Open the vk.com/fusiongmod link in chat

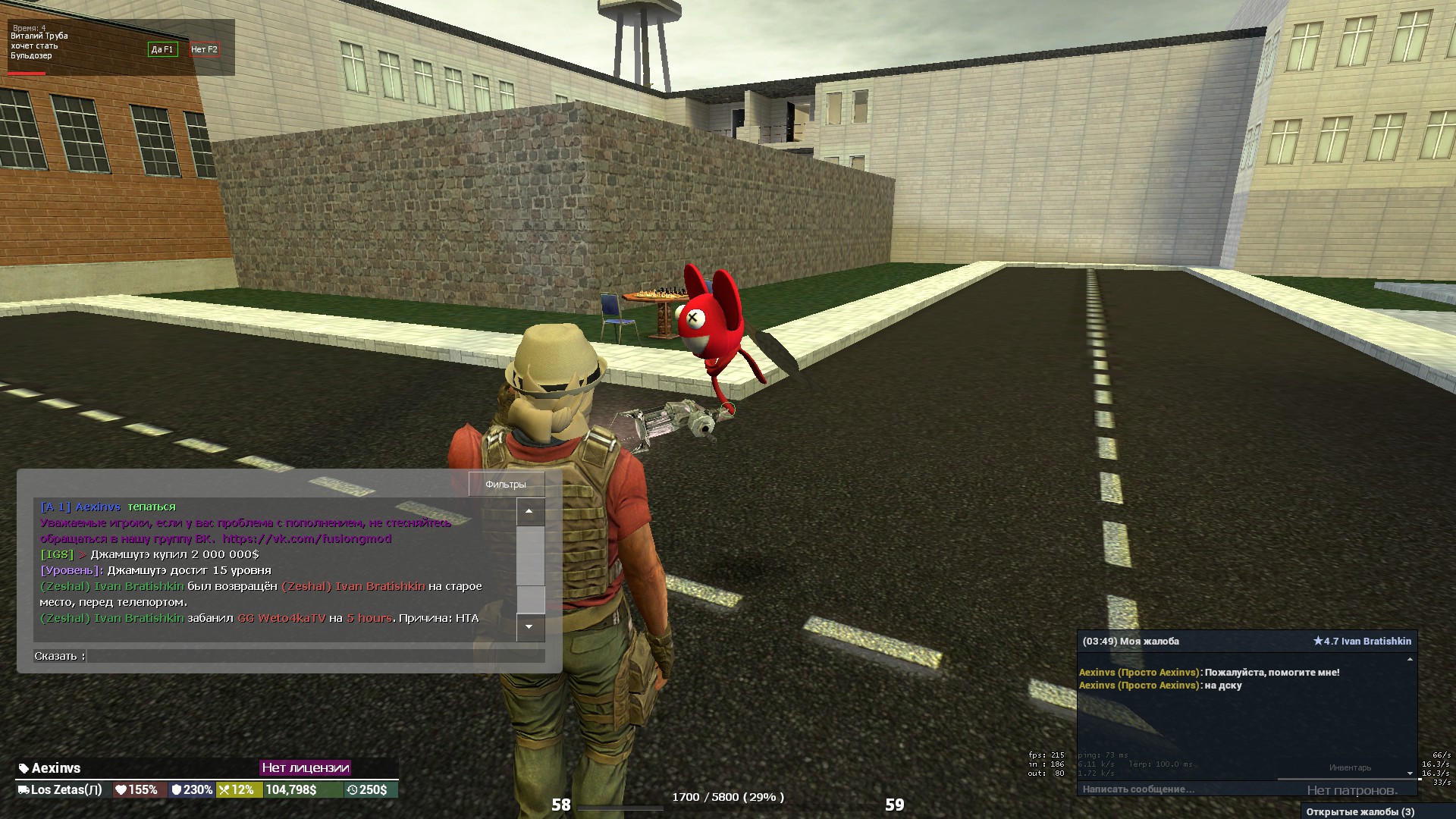tap(307, 538)
